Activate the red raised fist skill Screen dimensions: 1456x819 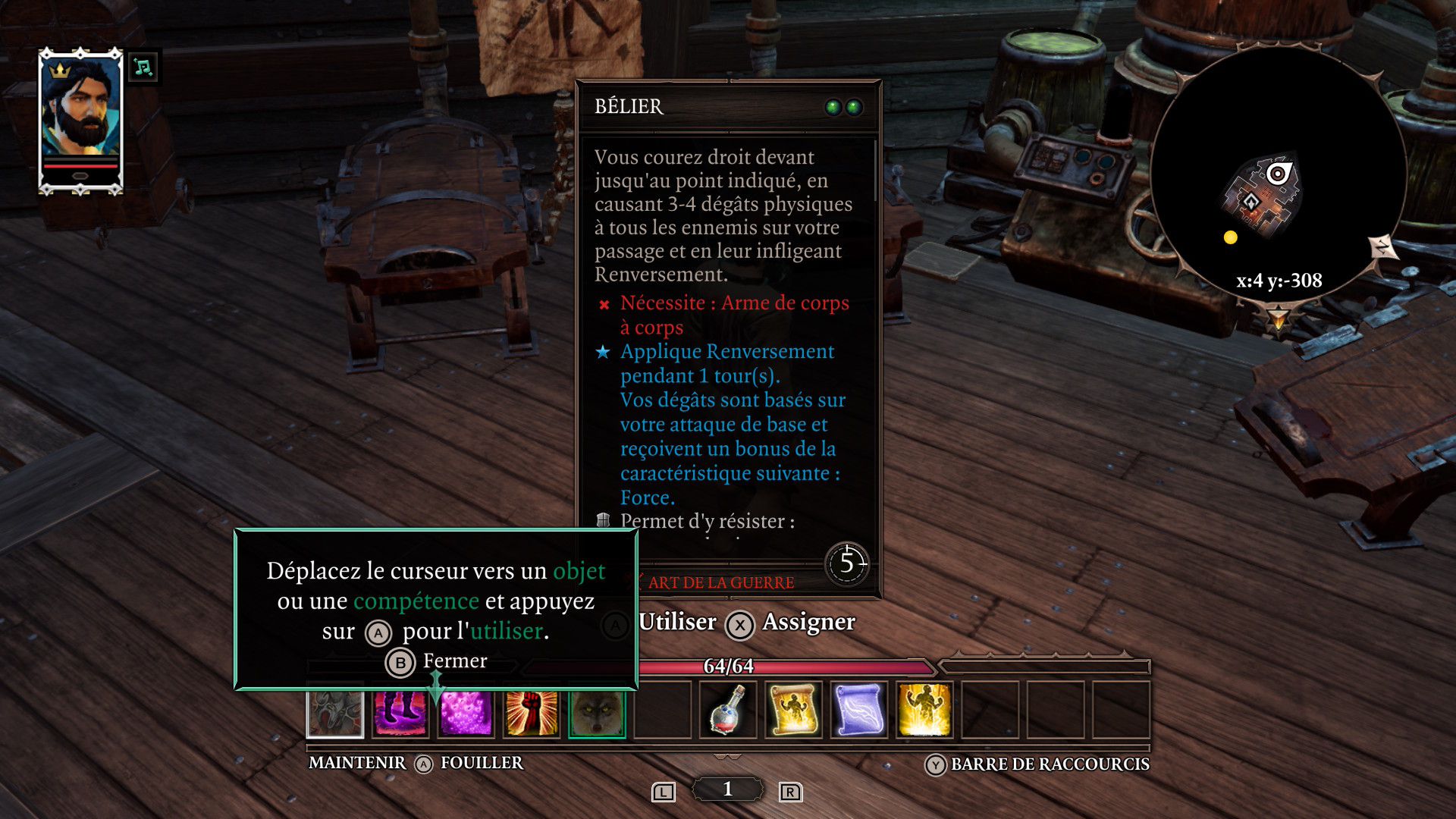click(531, 713)
